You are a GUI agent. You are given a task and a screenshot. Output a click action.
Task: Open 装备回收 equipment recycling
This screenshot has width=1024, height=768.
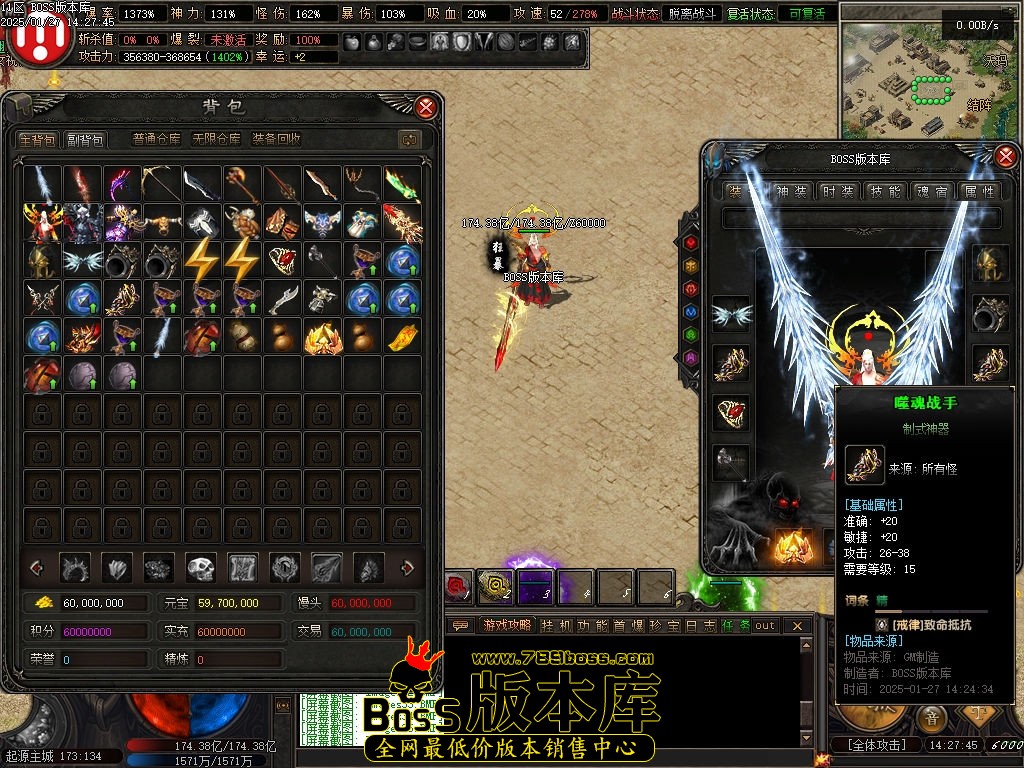(x=277, y=140)
